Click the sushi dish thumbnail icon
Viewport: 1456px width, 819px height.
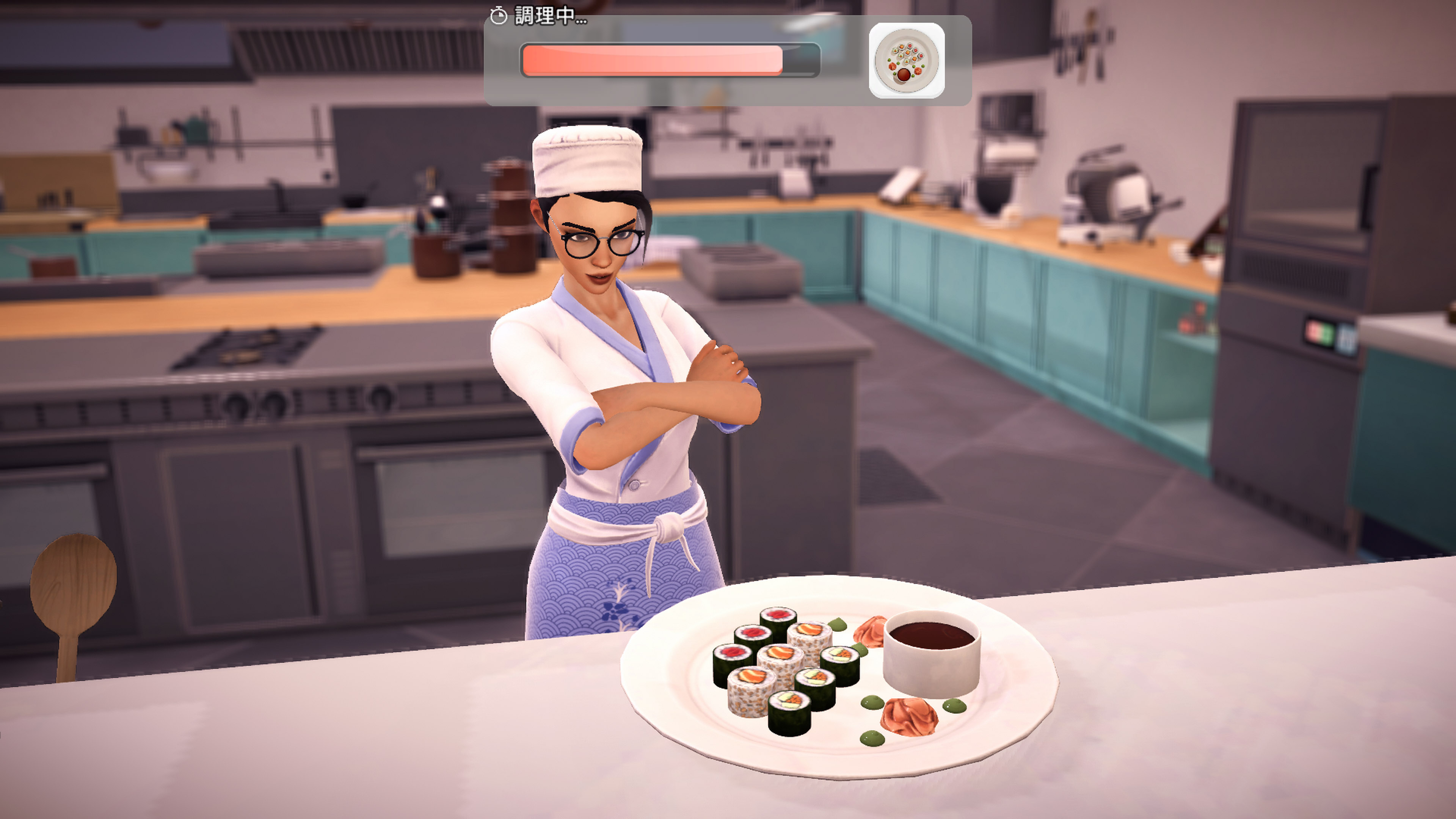coord(906,61)
